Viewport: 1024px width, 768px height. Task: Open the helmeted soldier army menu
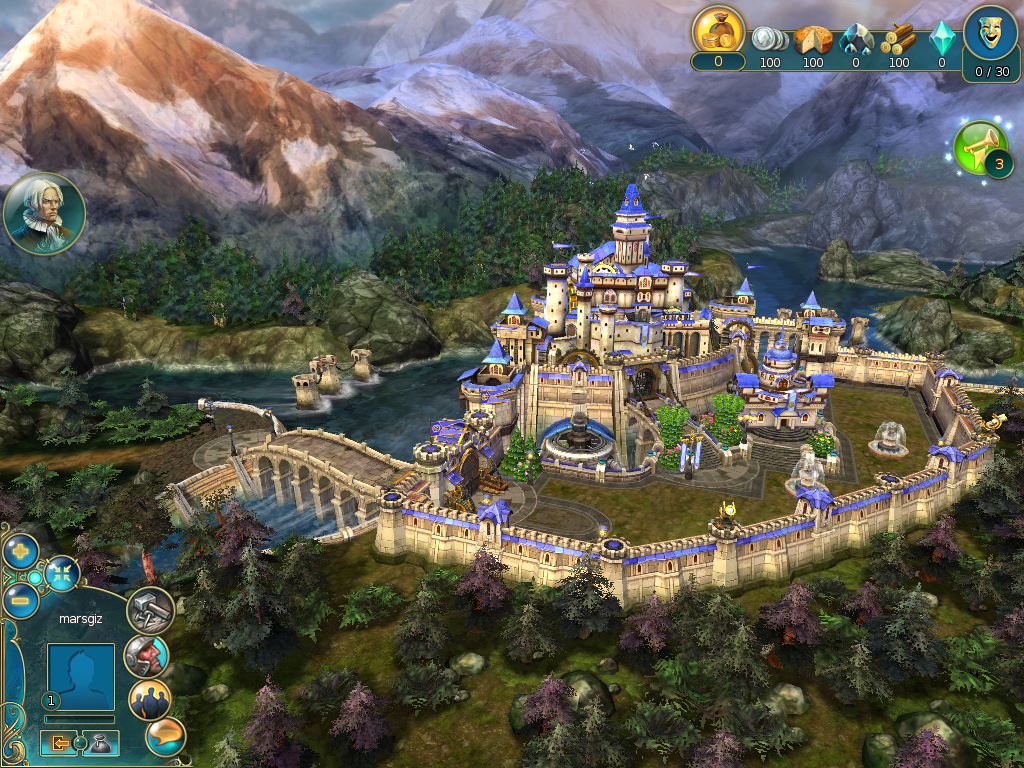pyautogui.click(x=146, y=657)
